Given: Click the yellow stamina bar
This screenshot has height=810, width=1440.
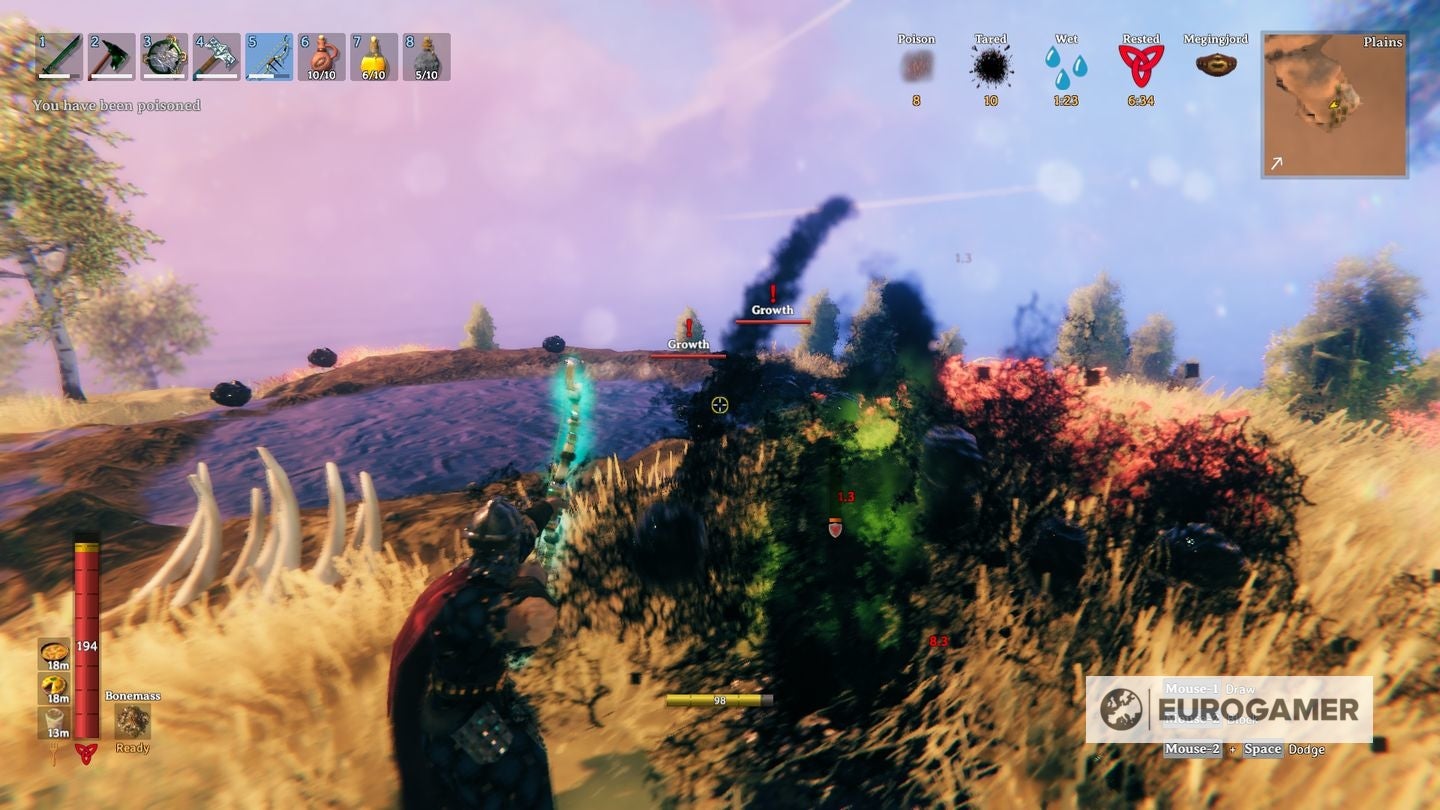Looking at the screenshot, I should [718, 701].
